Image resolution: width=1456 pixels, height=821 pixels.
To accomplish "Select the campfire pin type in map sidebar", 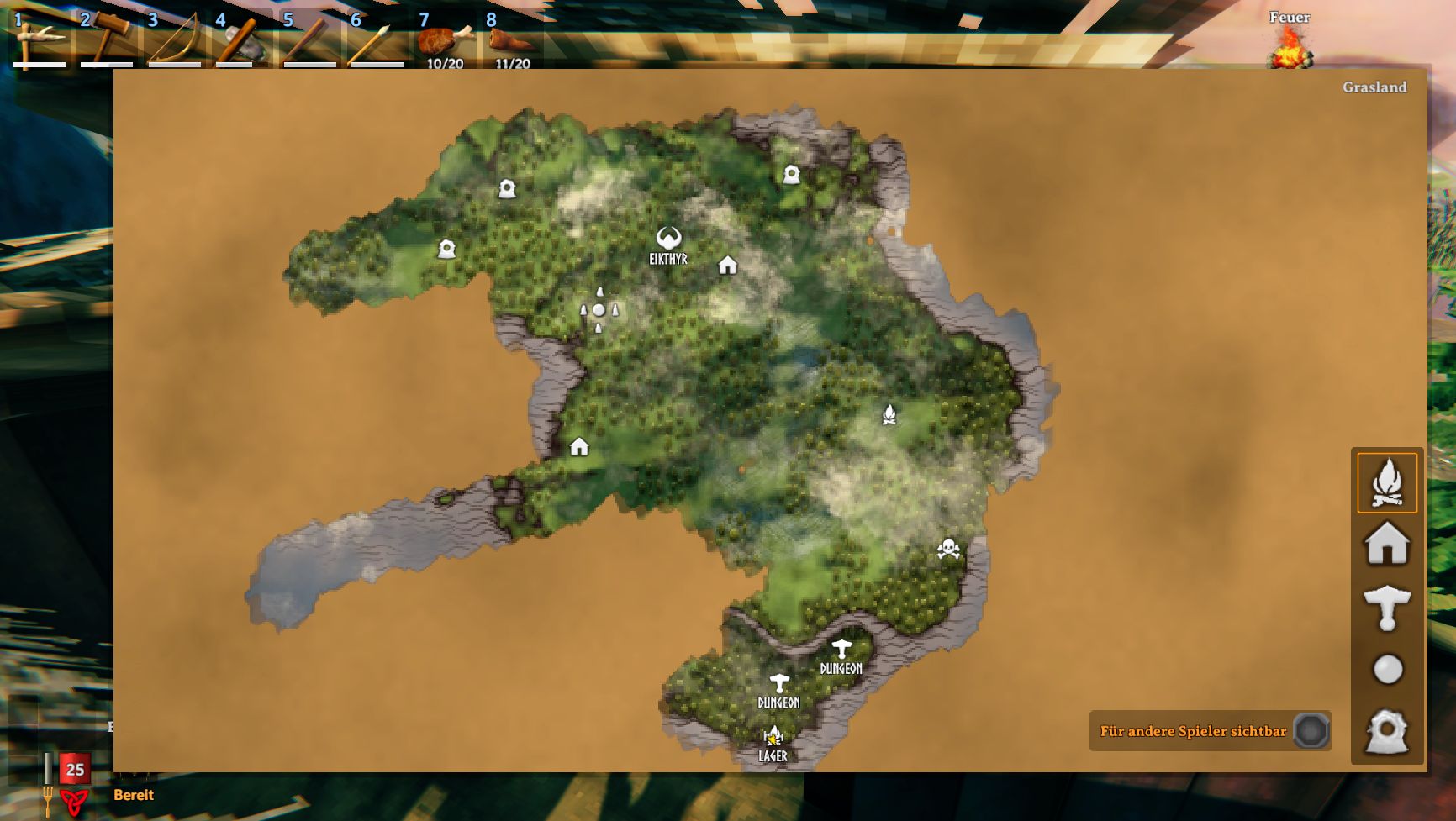I will (x=1389, y=482).
